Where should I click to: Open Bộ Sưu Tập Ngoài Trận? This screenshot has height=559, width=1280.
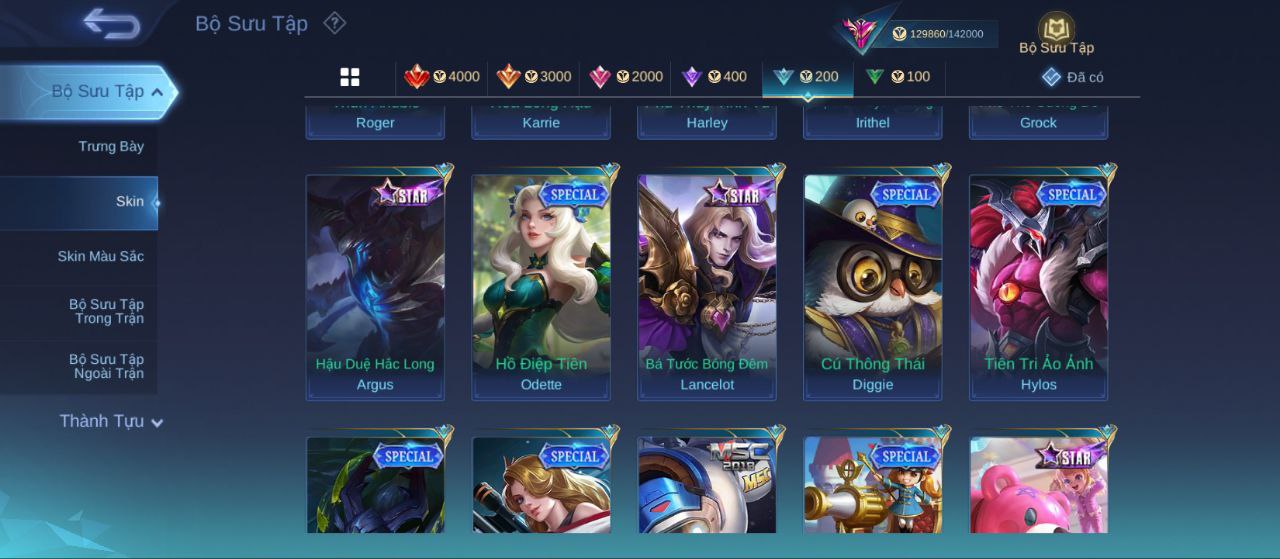106,367
